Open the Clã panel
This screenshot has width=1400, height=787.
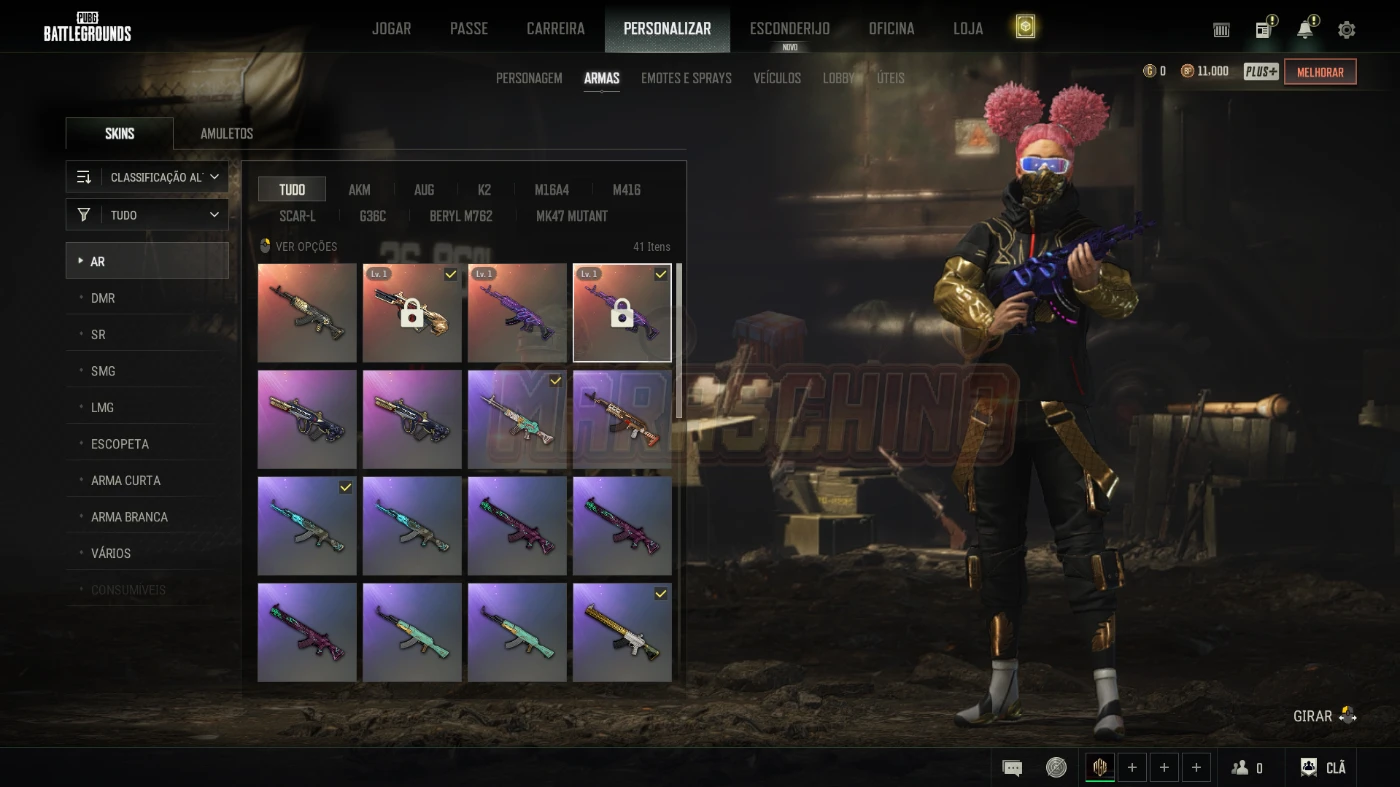click(1323, 768)
